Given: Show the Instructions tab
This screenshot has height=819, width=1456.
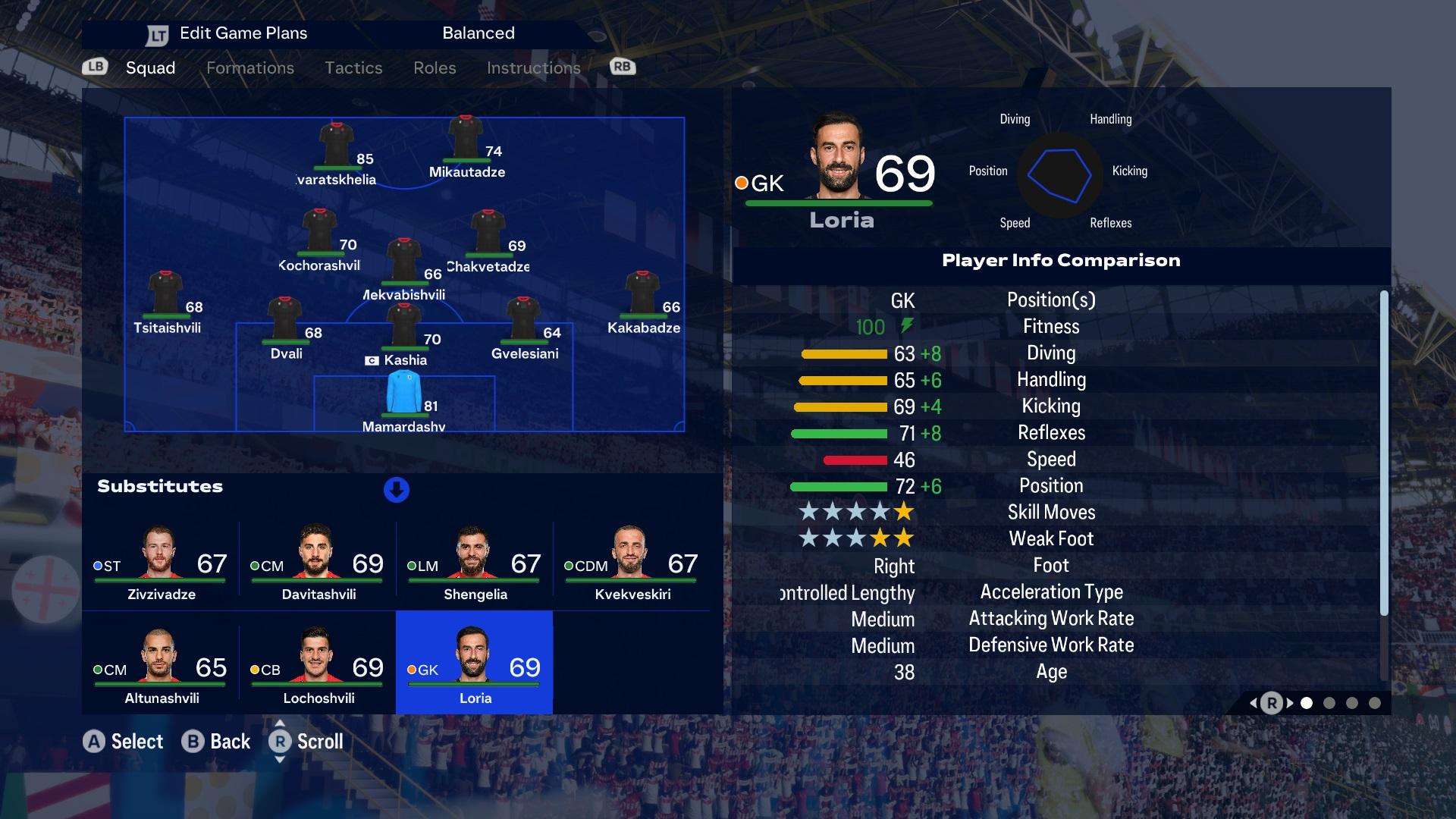Looking at the screenshot, I should tap(533, 68).
